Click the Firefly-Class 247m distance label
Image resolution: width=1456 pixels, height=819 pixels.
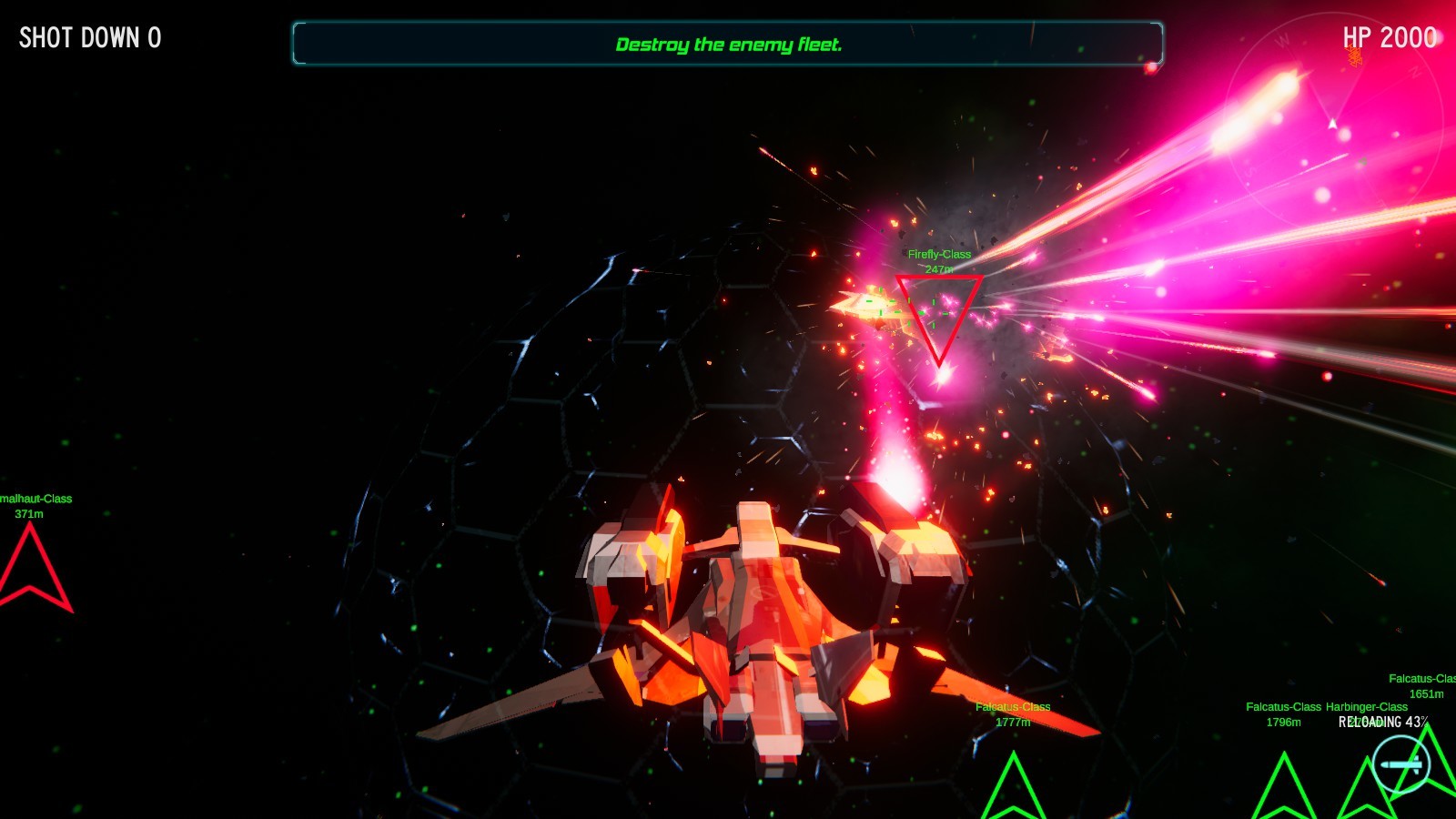pyautogui.click(x=939, y=268)
